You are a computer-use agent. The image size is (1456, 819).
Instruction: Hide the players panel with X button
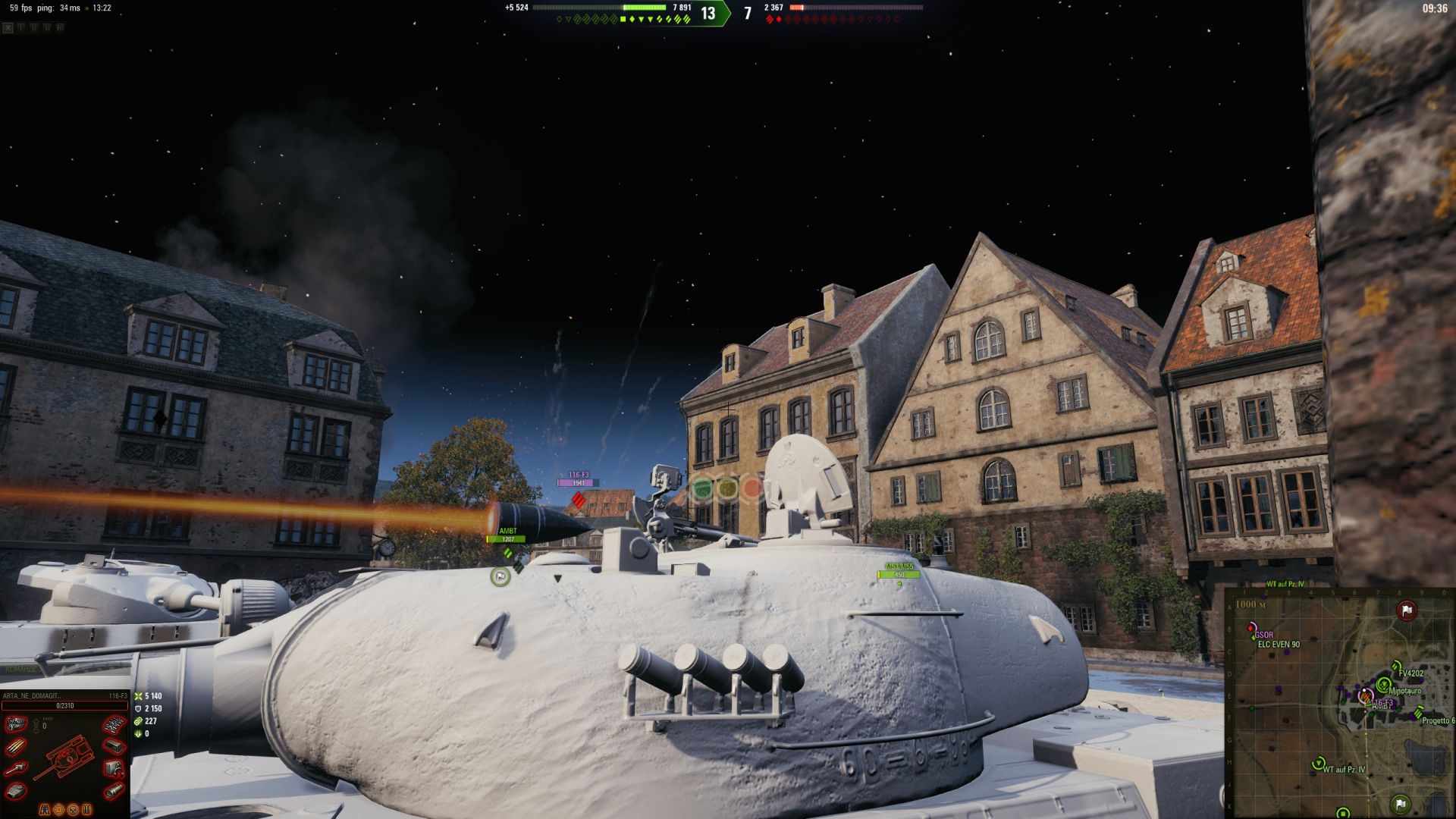tap(8, 28)
